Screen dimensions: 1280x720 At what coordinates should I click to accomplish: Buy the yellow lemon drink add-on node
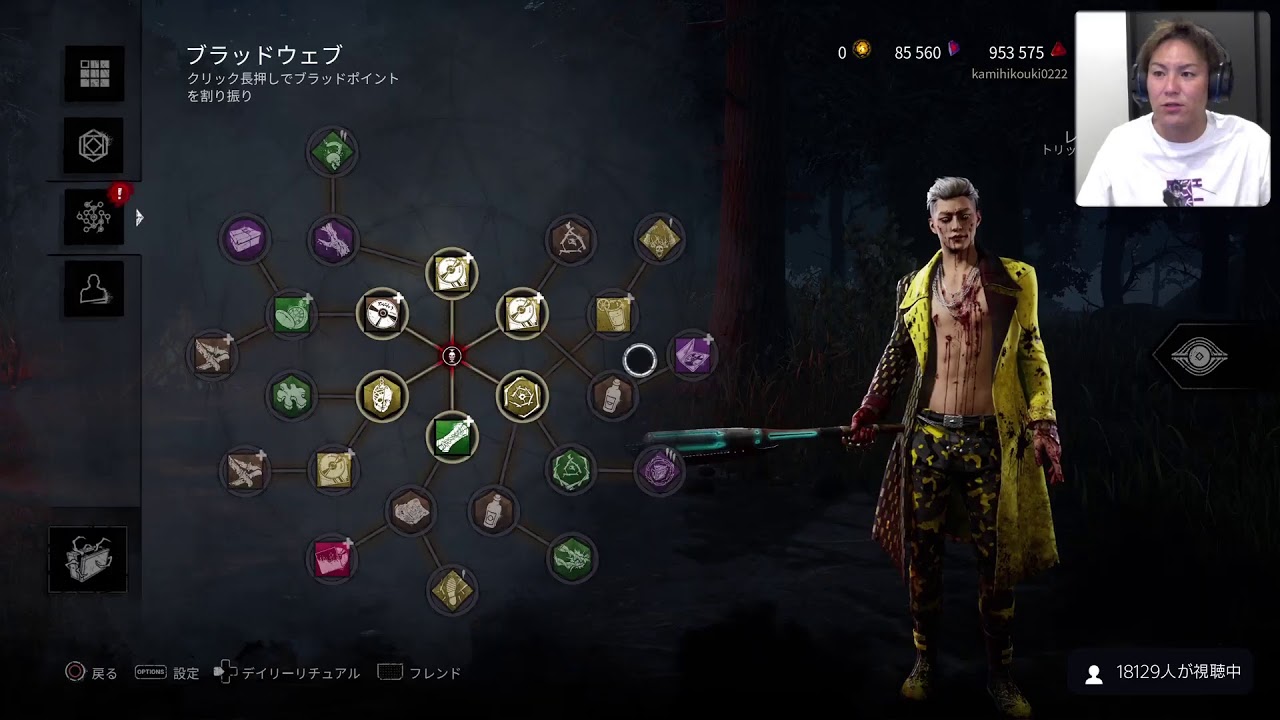click(x=613, y=314)
